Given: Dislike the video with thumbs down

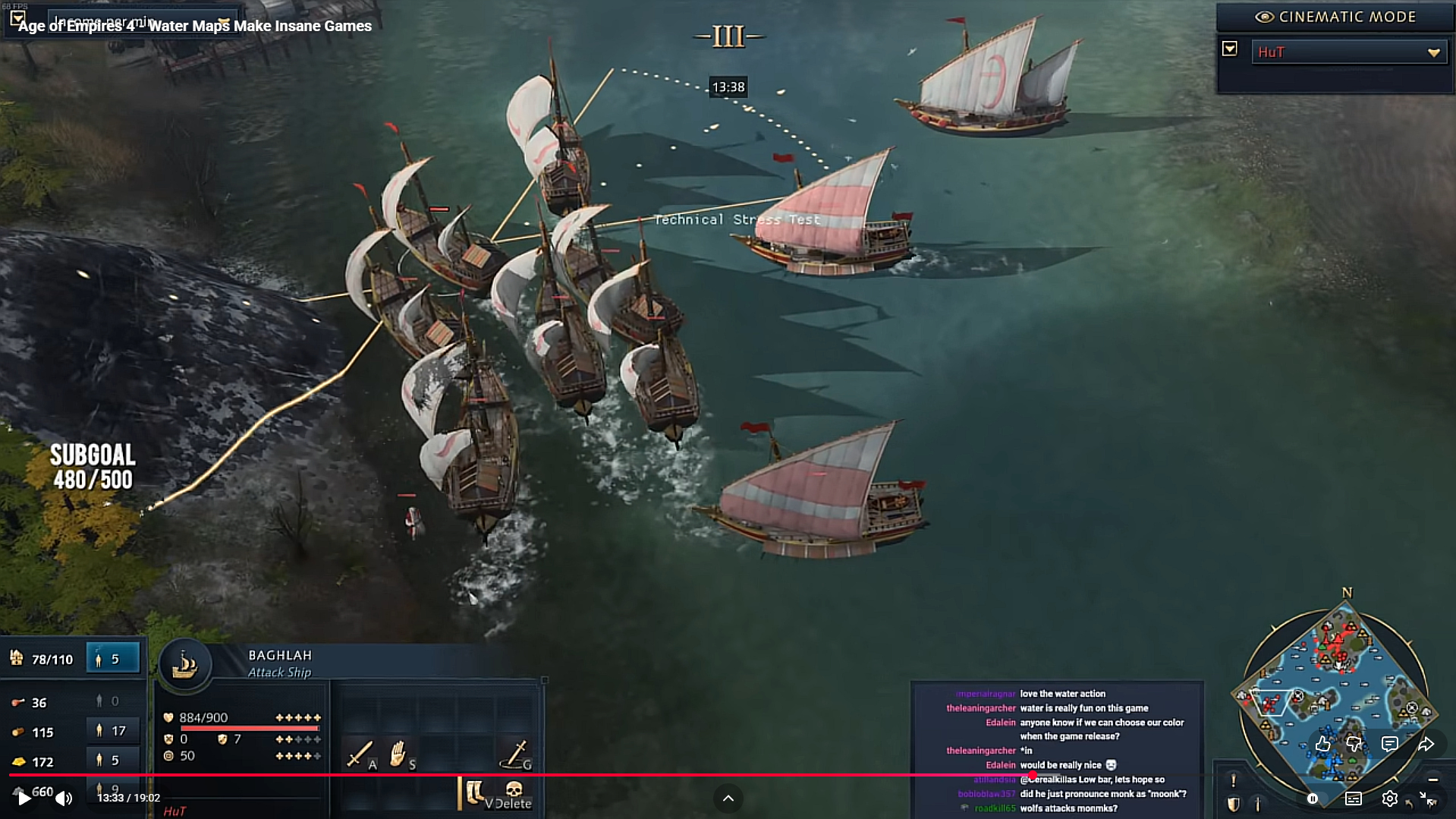Looking at the screenshot, I should click(x=1355, y=744).
